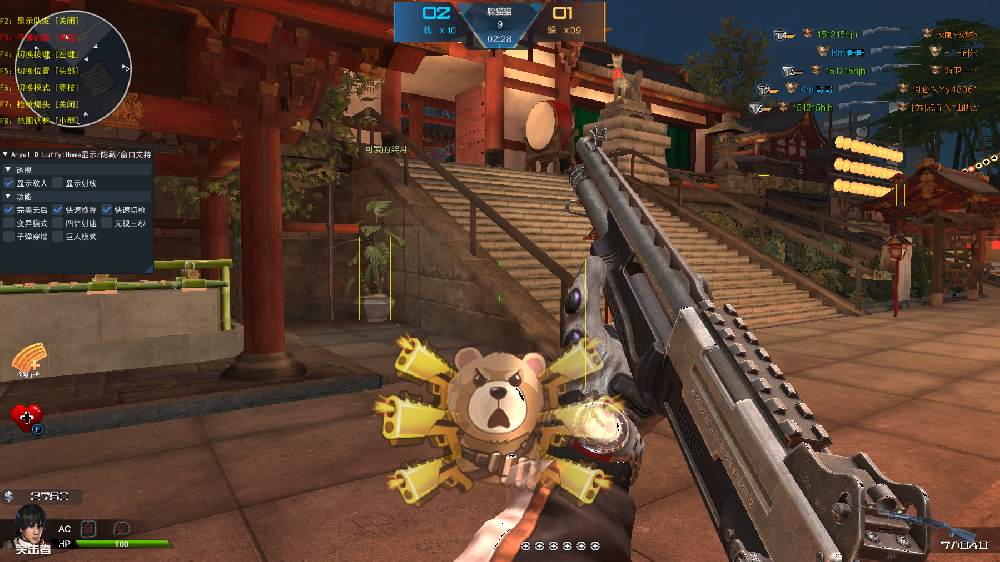The width and height of the screenshot is (1000, 562).
Task: Toggle the 显示敌人 checkbox
Action: click(x=9, y=183)
